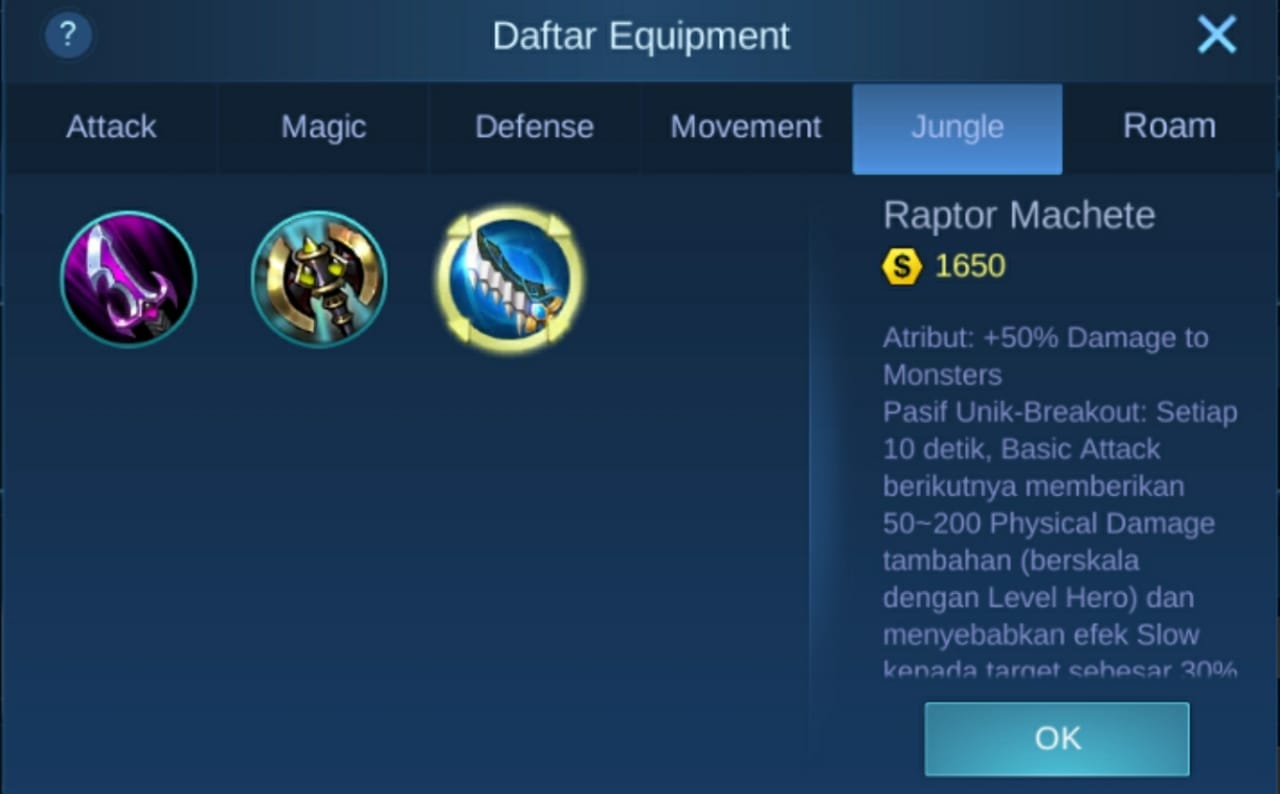Select the Jungle tab
This screenshot has height=794, width=1280.
[x=957, y=127]
